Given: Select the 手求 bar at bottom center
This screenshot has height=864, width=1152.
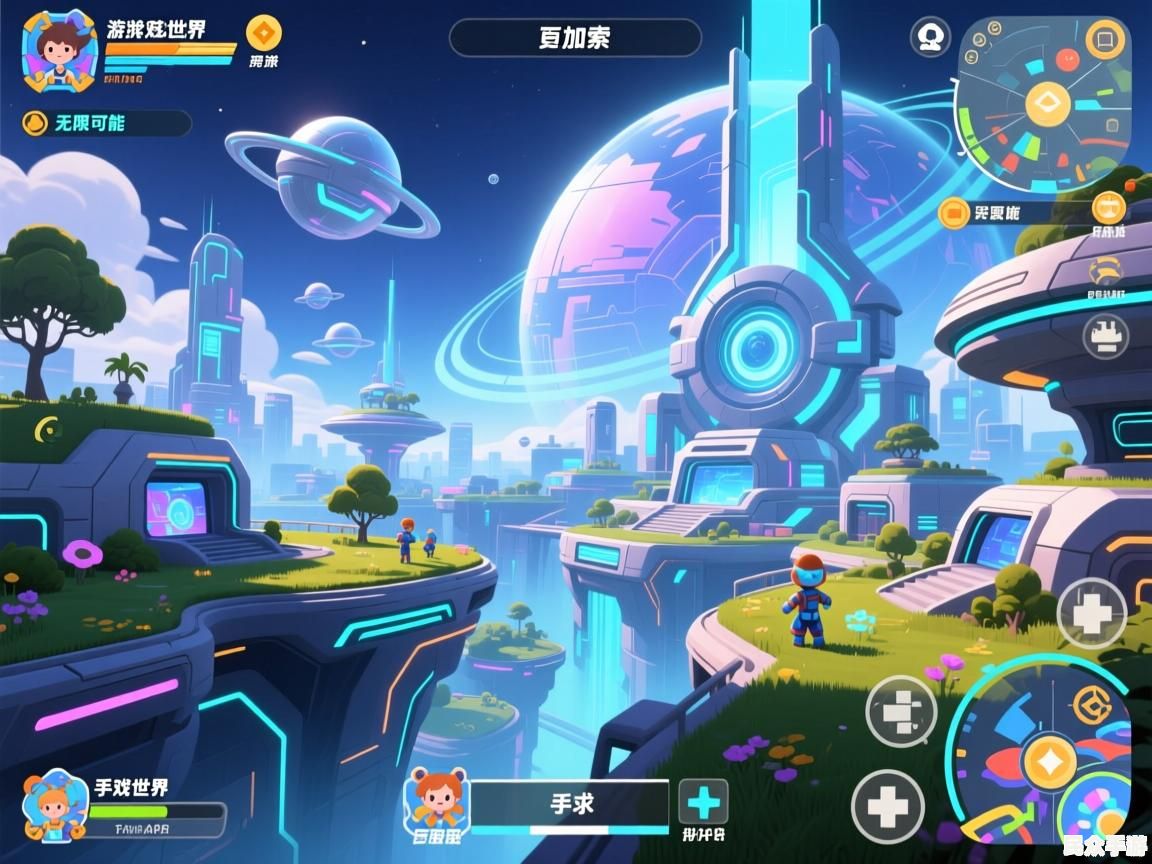Looking at the screenshot, I should pos(570,803).
